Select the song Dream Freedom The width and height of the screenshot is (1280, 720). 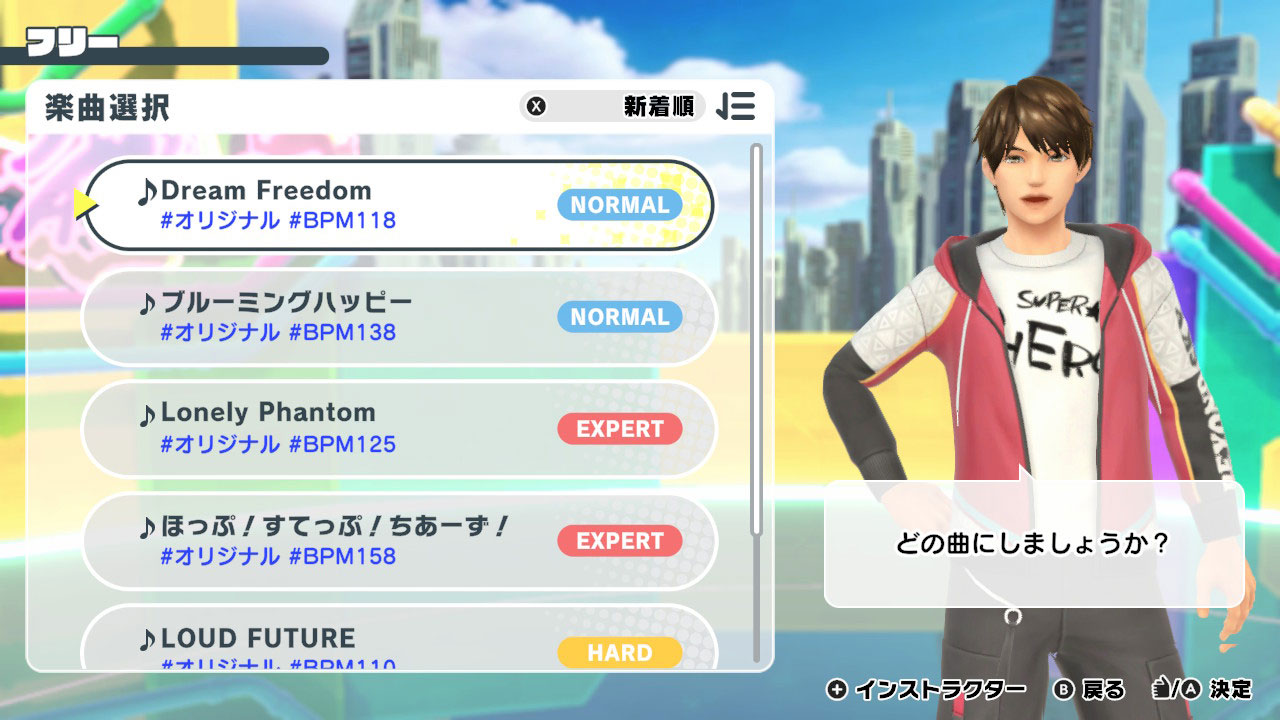(300, 204)
